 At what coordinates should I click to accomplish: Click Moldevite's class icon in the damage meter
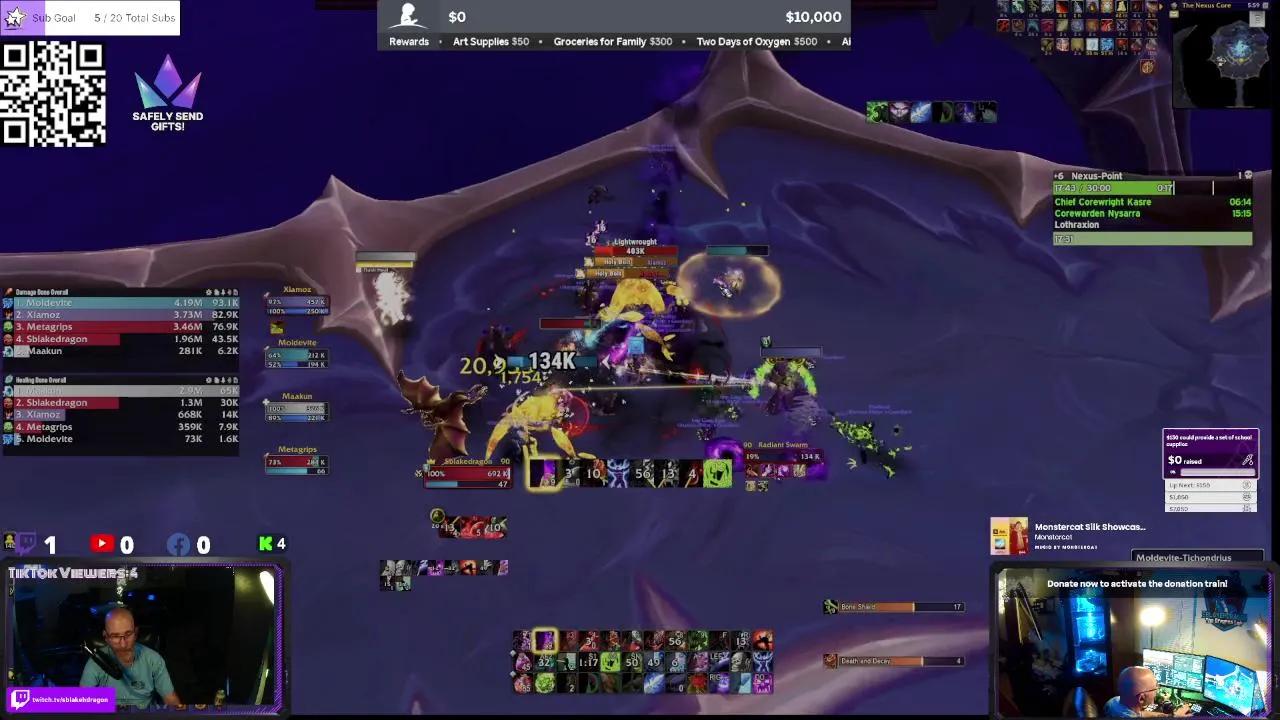(11, 302)
